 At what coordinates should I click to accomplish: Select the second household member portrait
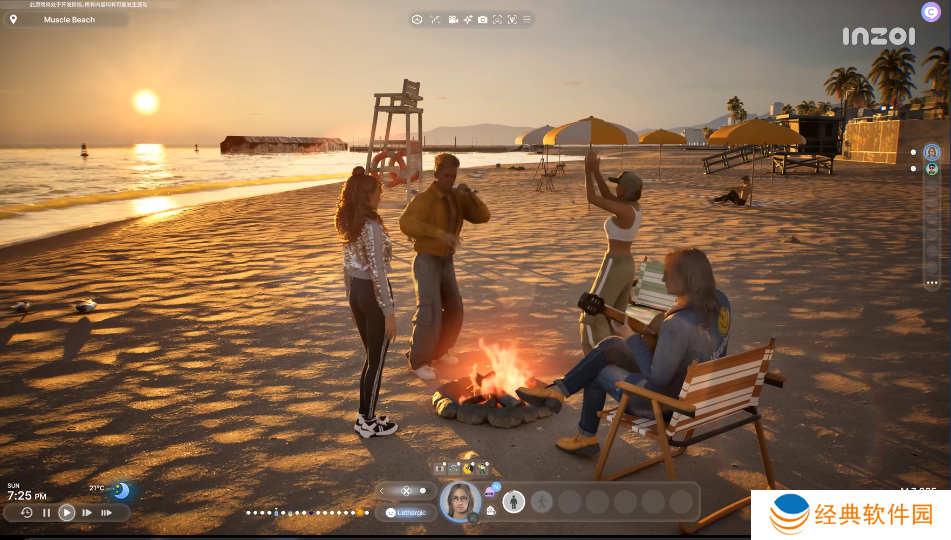(932, 169)
